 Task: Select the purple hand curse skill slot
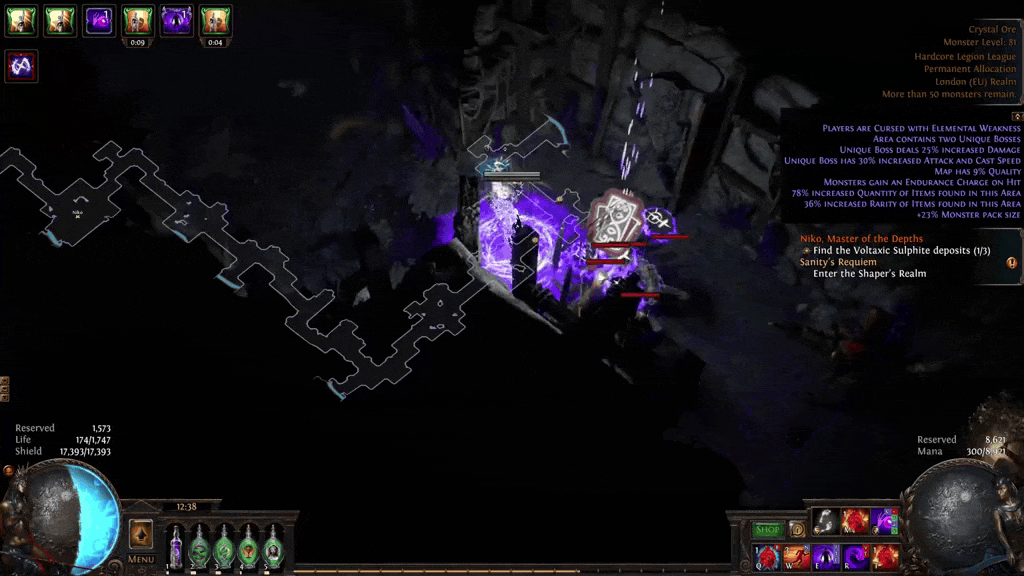[x=884, y=521]
